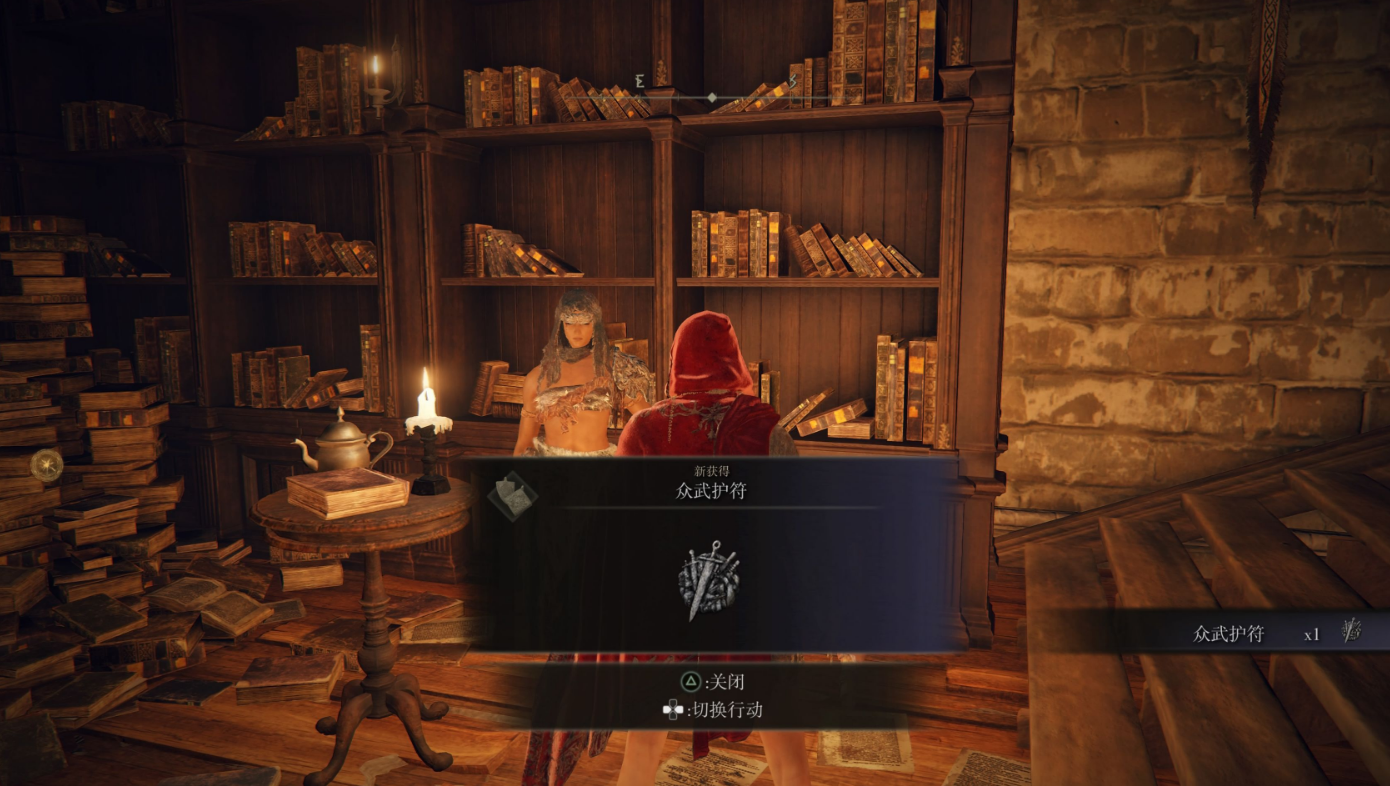1390x786 pixels.
Task: Click the item category icon beside 新获得
Action: click(513, 495)
